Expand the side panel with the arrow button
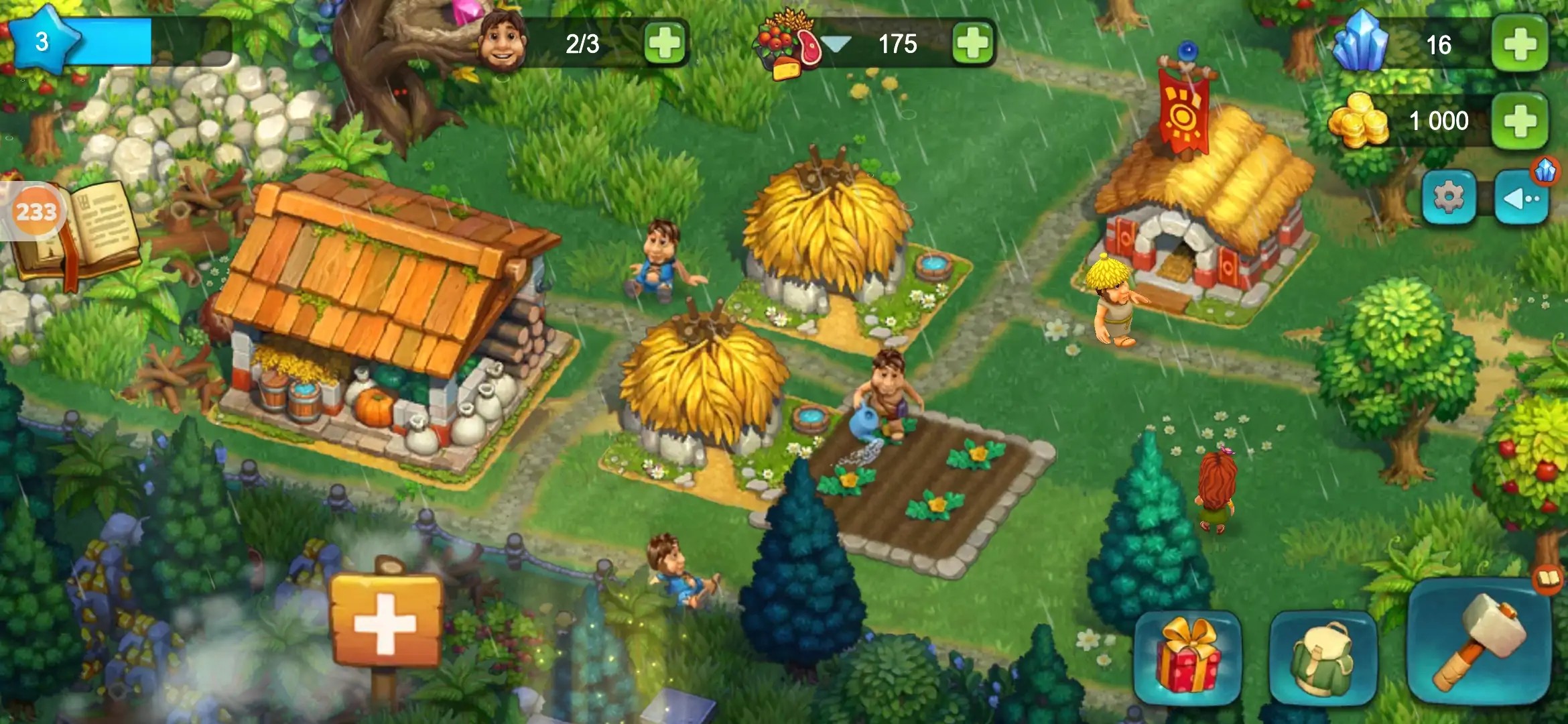 tap(1521, 198)
